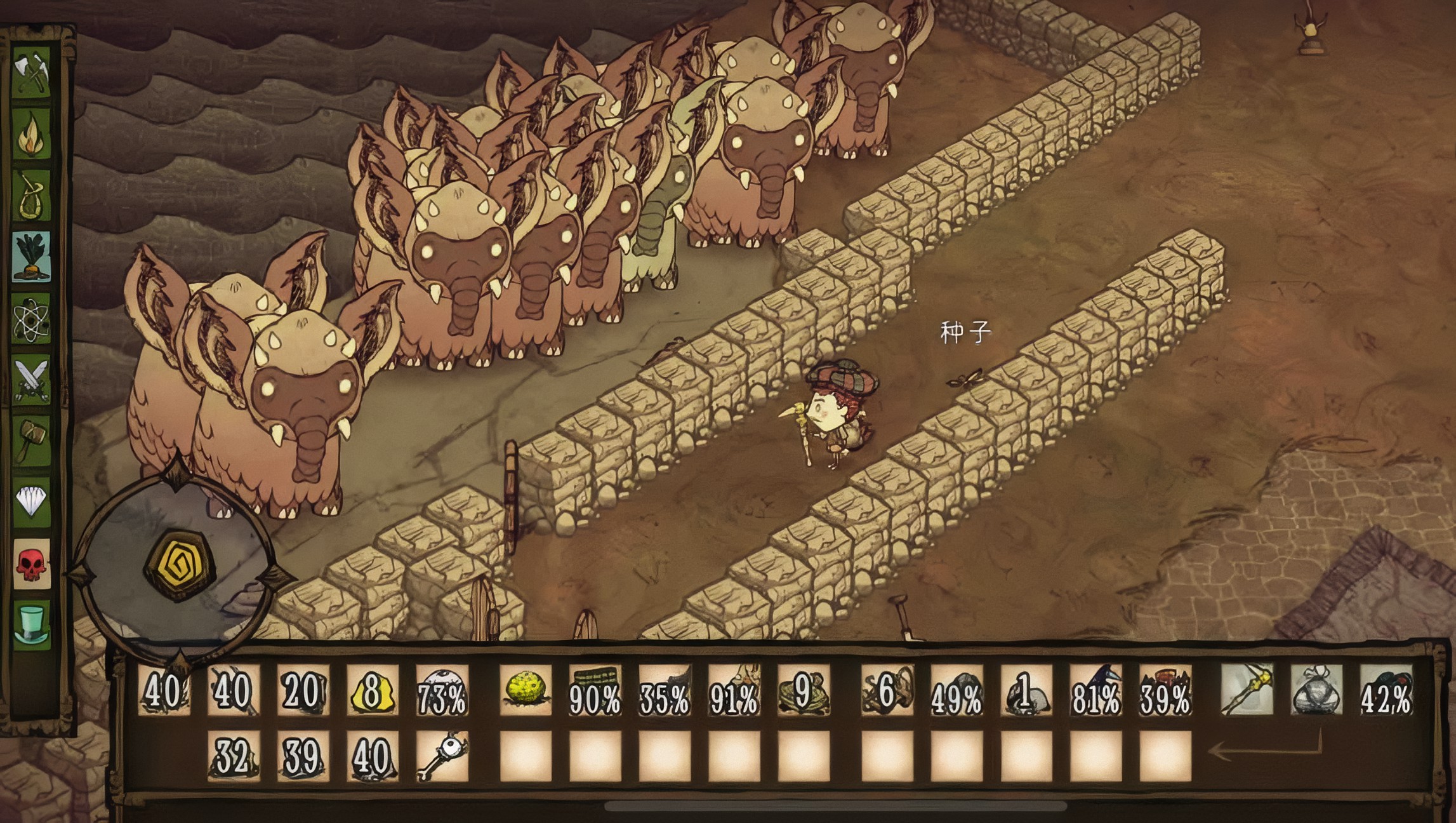Open the Fire crafting tab (flame icon)
Viewport: 1456px width, 823px height.
pos(32,137)
